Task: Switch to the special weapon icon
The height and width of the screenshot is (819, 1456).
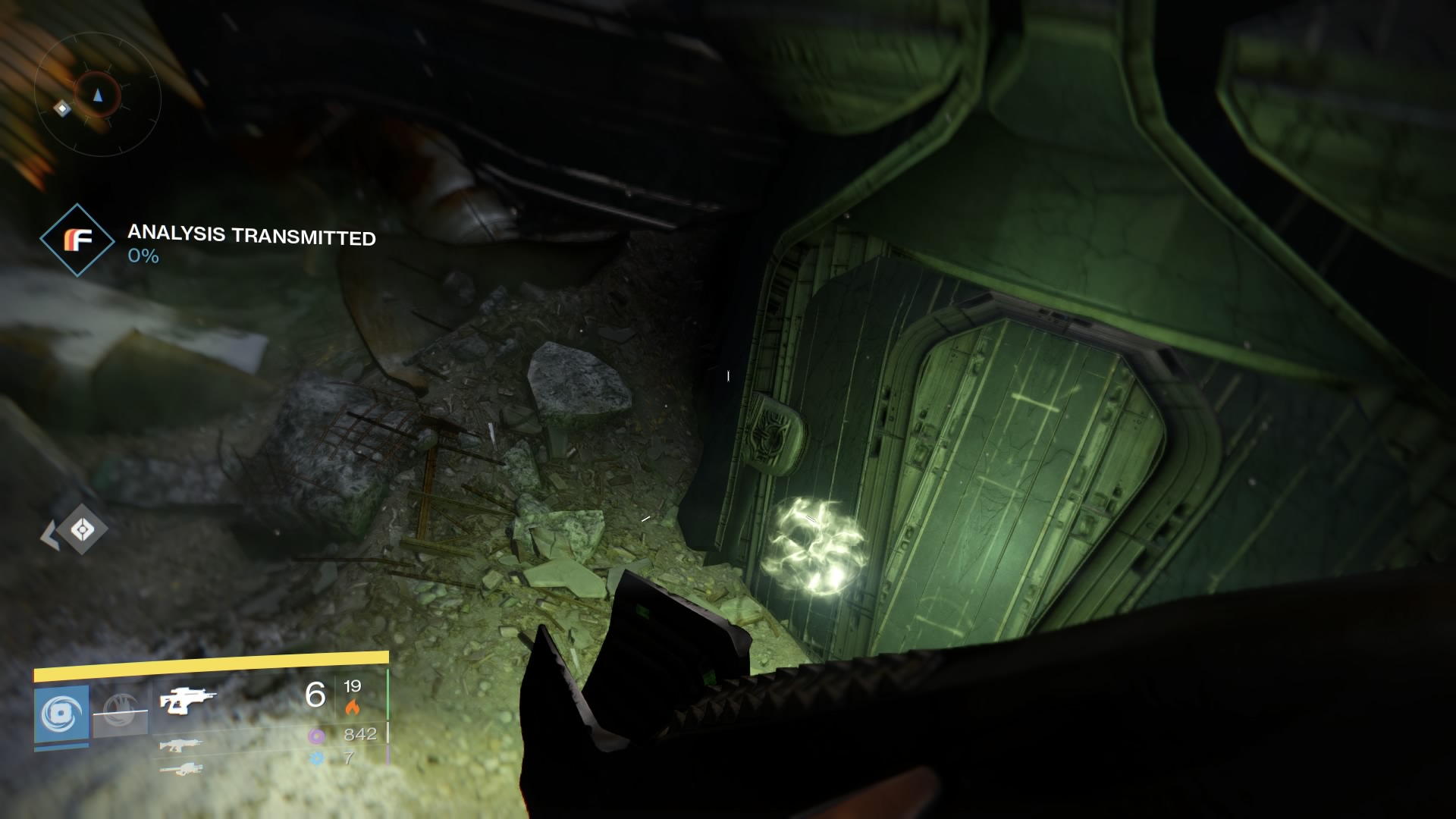Action: (x=180, y=745)
